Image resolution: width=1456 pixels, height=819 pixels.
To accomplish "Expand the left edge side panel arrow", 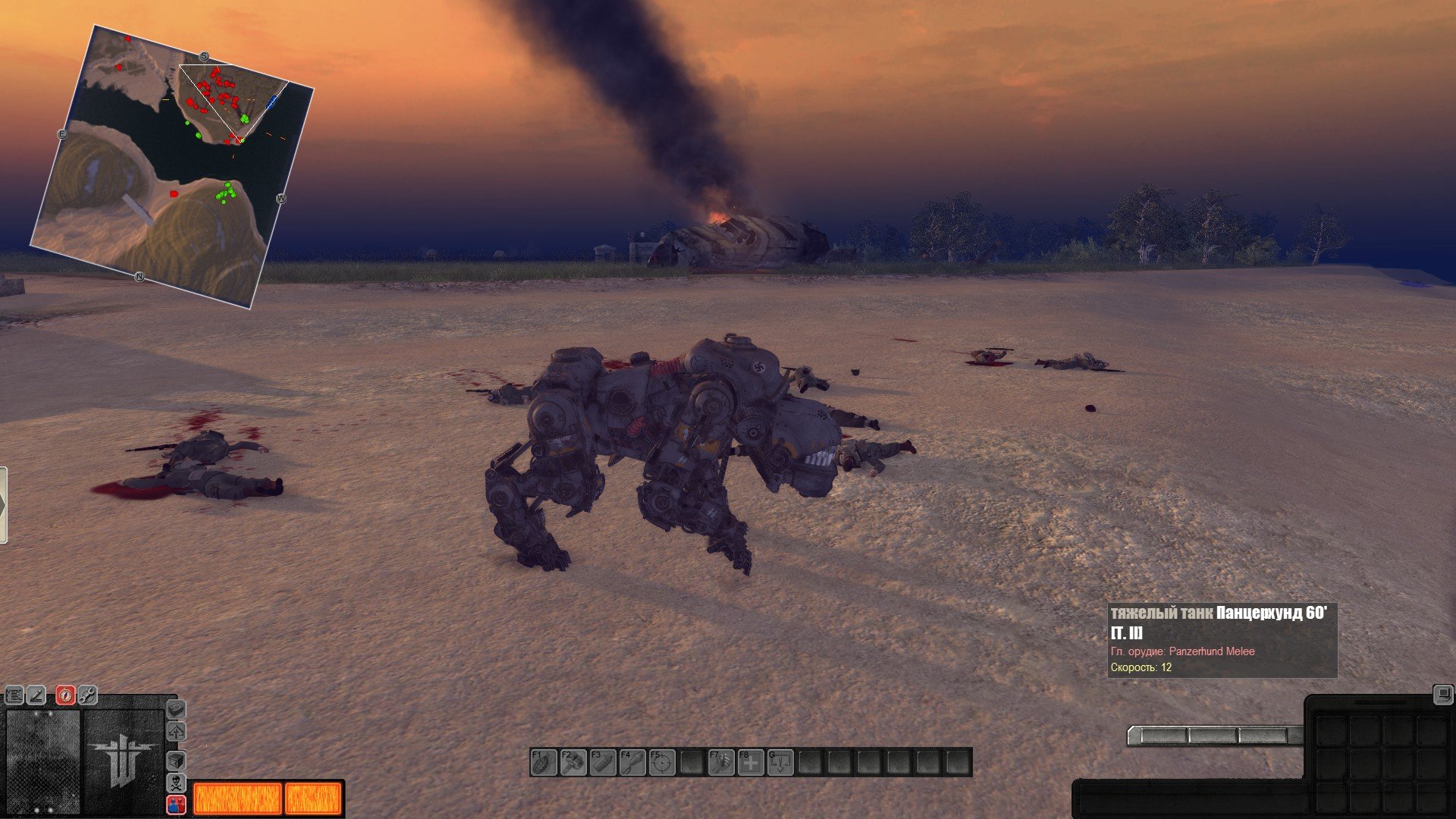I will [x=3, y=505].
